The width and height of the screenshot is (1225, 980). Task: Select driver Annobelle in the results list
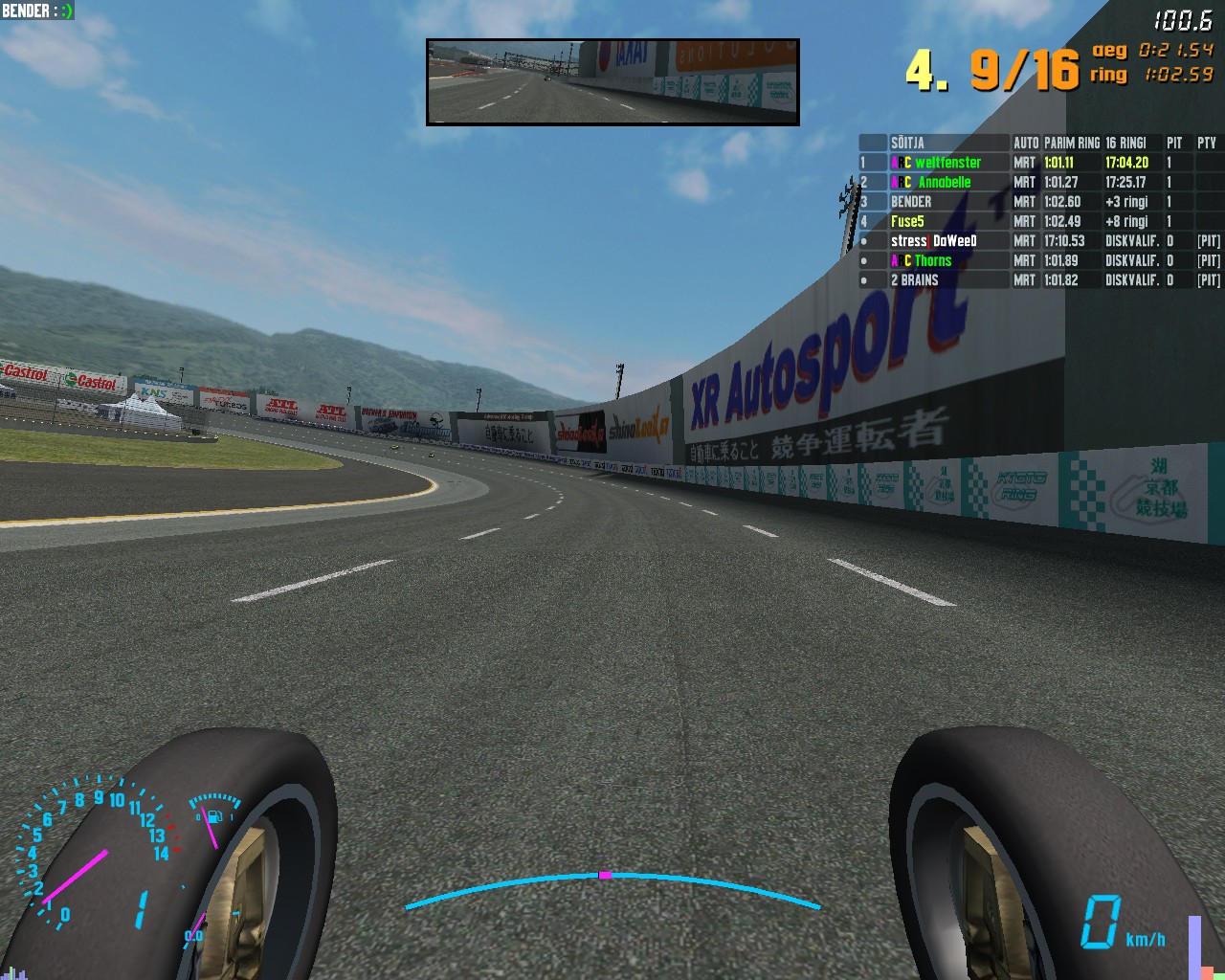point(944,182)
